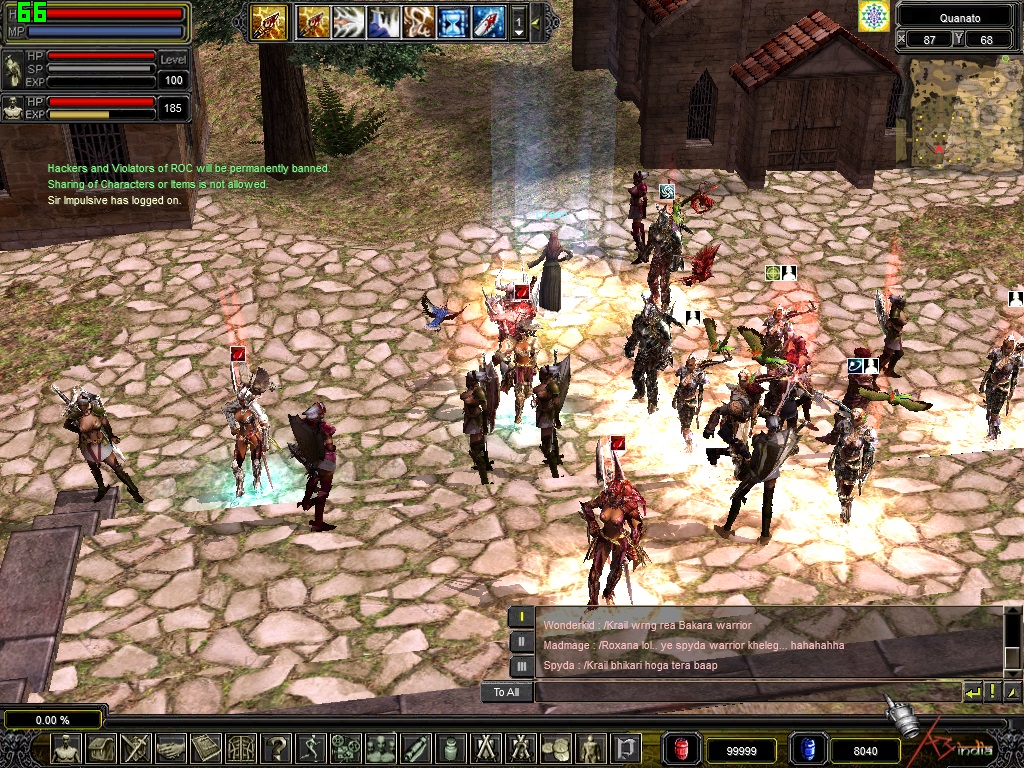Image resolution: width=1024 pixels, height=768 pixels.
Task: Switch to chat tab III
Action: pyautogui.click(x=521, y=666)
